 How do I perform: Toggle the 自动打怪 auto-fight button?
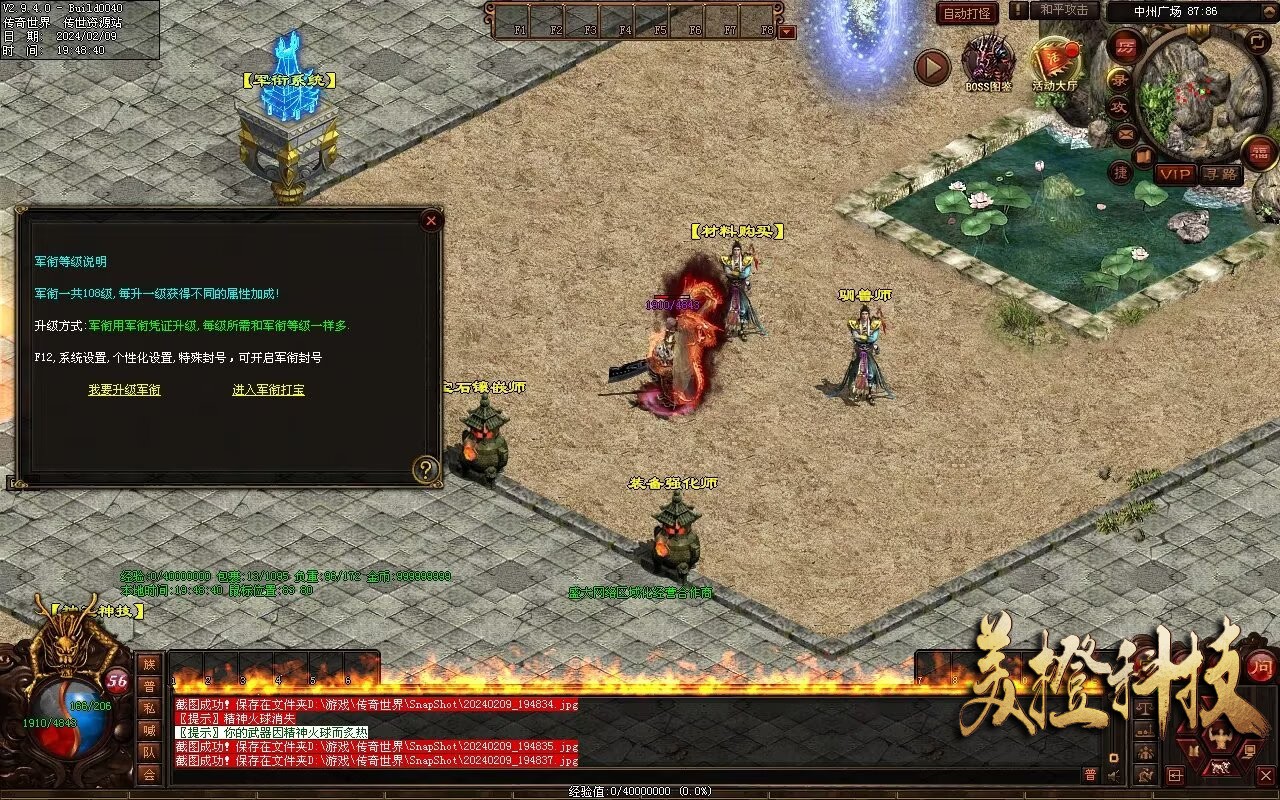[x=967, y=14]
